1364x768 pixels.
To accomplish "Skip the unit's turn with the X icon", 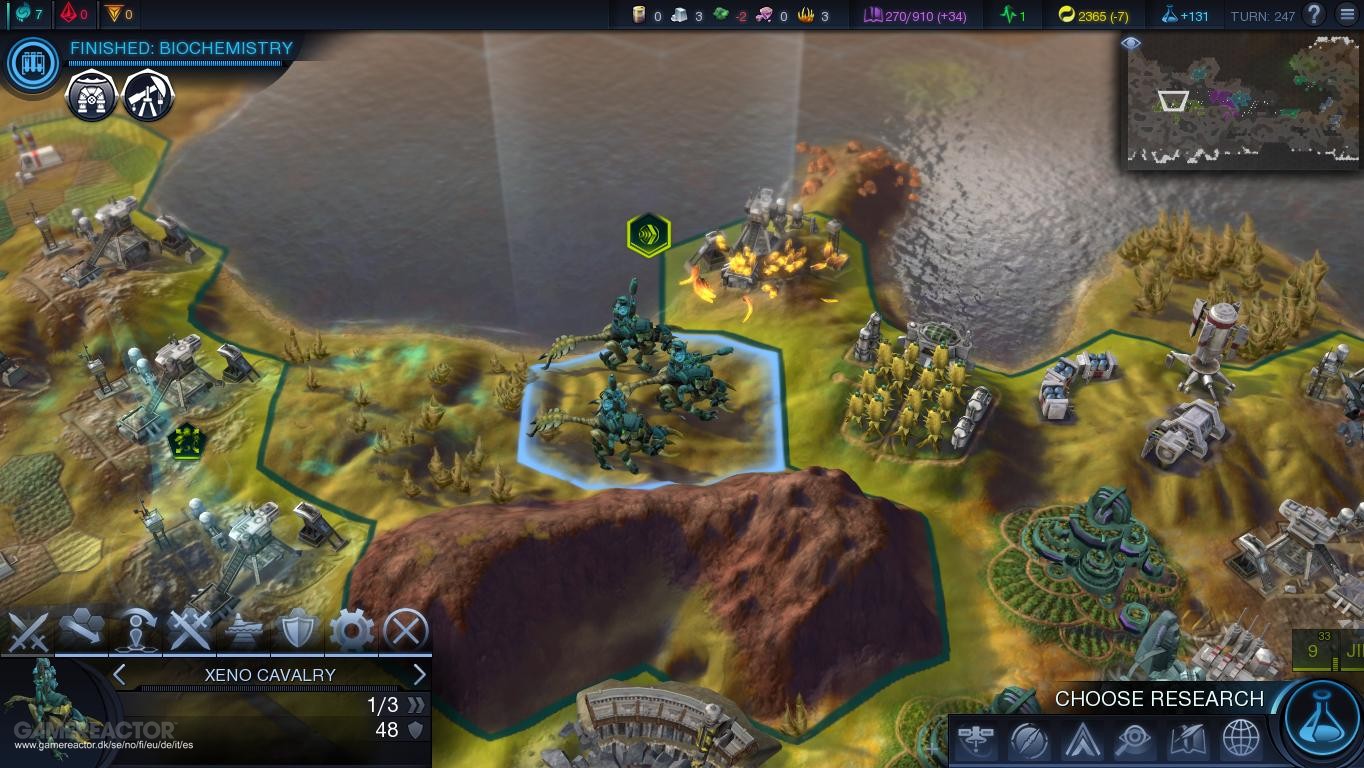I will (404, 630).
